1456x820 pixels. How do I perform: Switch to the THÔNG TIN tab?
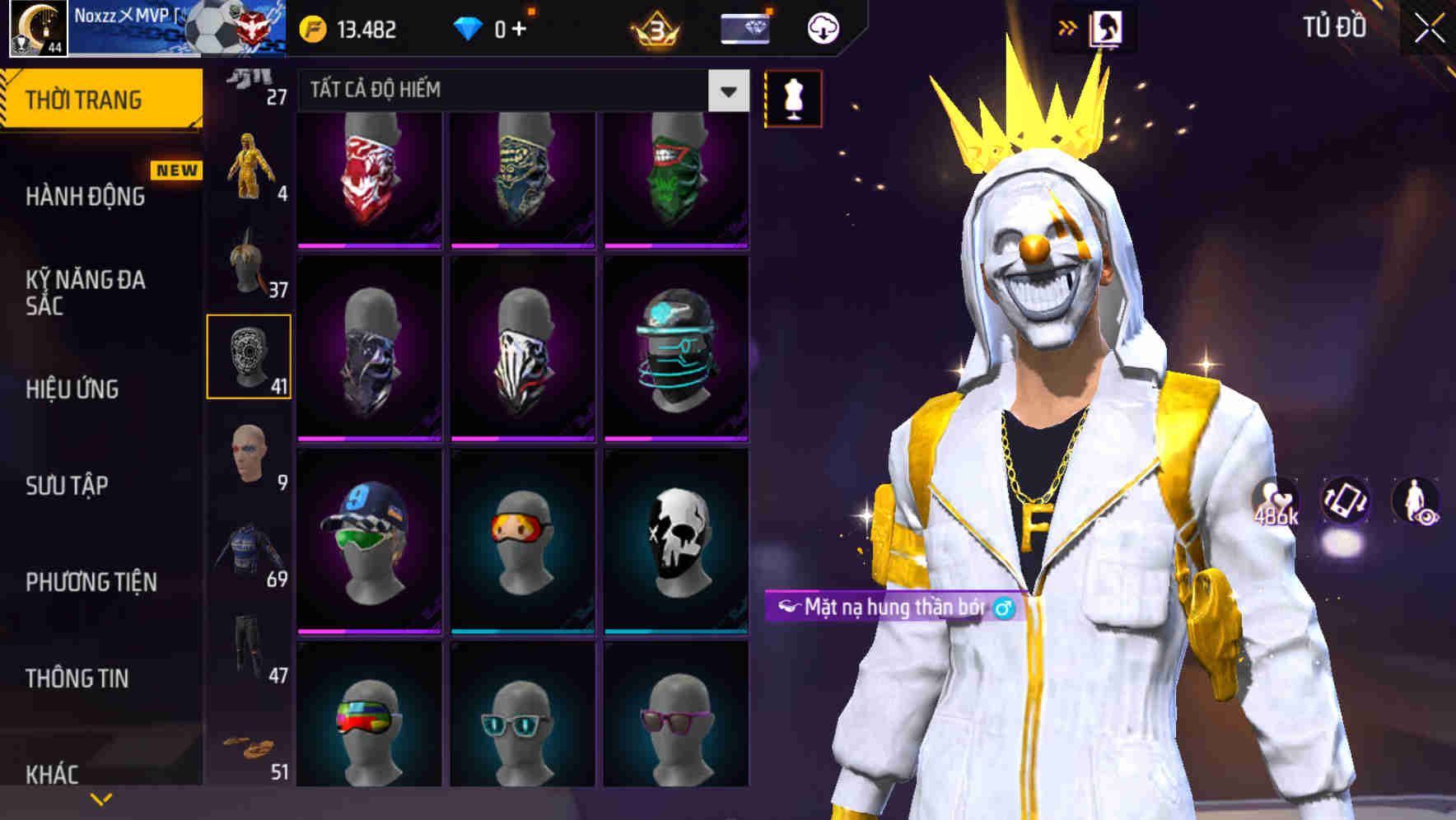pos(78,678)
